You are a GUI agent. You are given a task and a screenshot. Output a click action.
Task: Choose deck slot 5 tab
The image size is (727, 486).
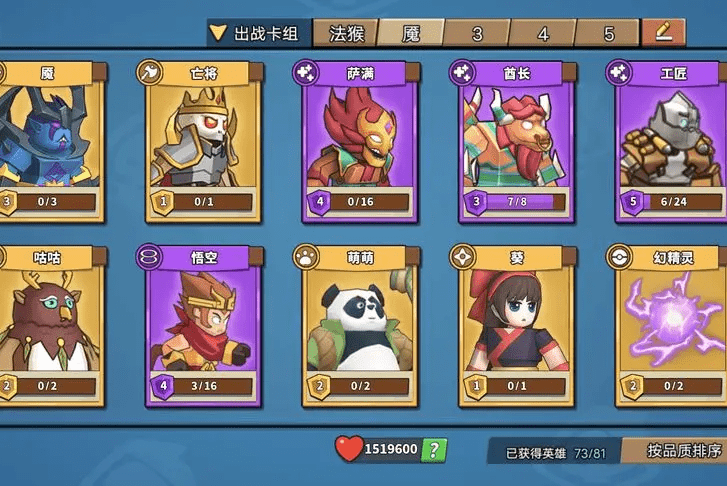tap(608, 33)
